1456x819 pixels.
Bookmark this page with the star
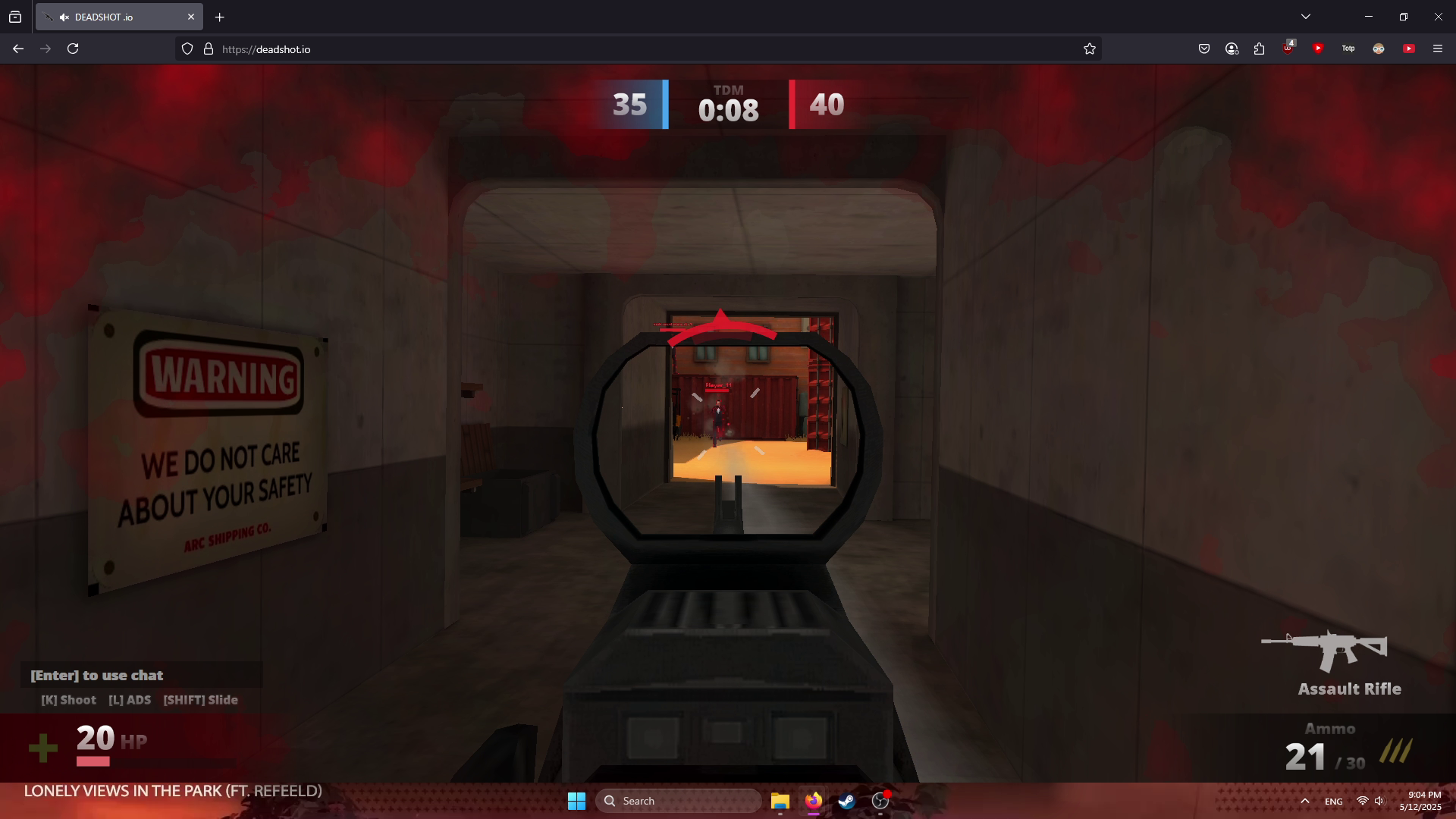[x=1090, y=49]
